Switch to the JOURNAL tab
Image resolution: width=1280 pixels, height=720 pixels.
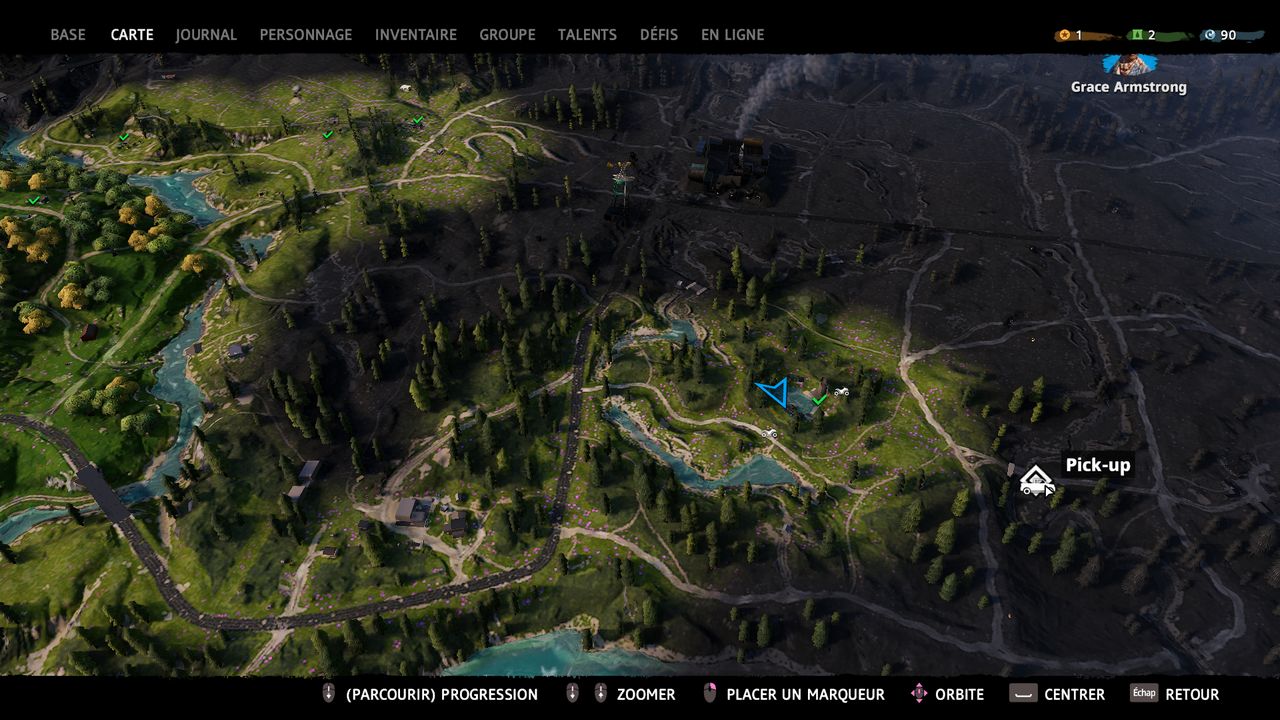click(x=206, y=35)
